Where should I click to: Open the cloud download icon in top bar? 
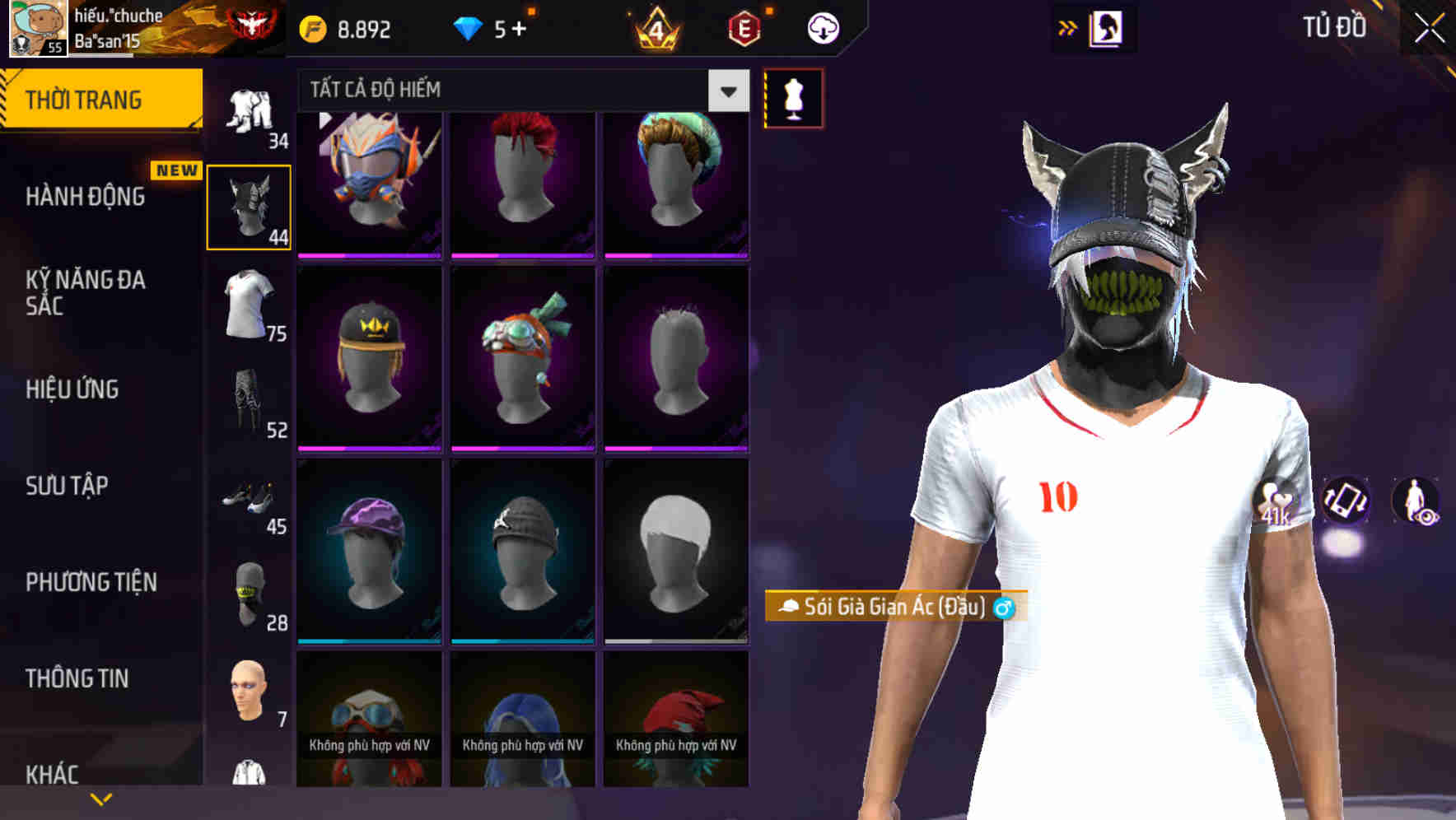click(x=823, y=27)
